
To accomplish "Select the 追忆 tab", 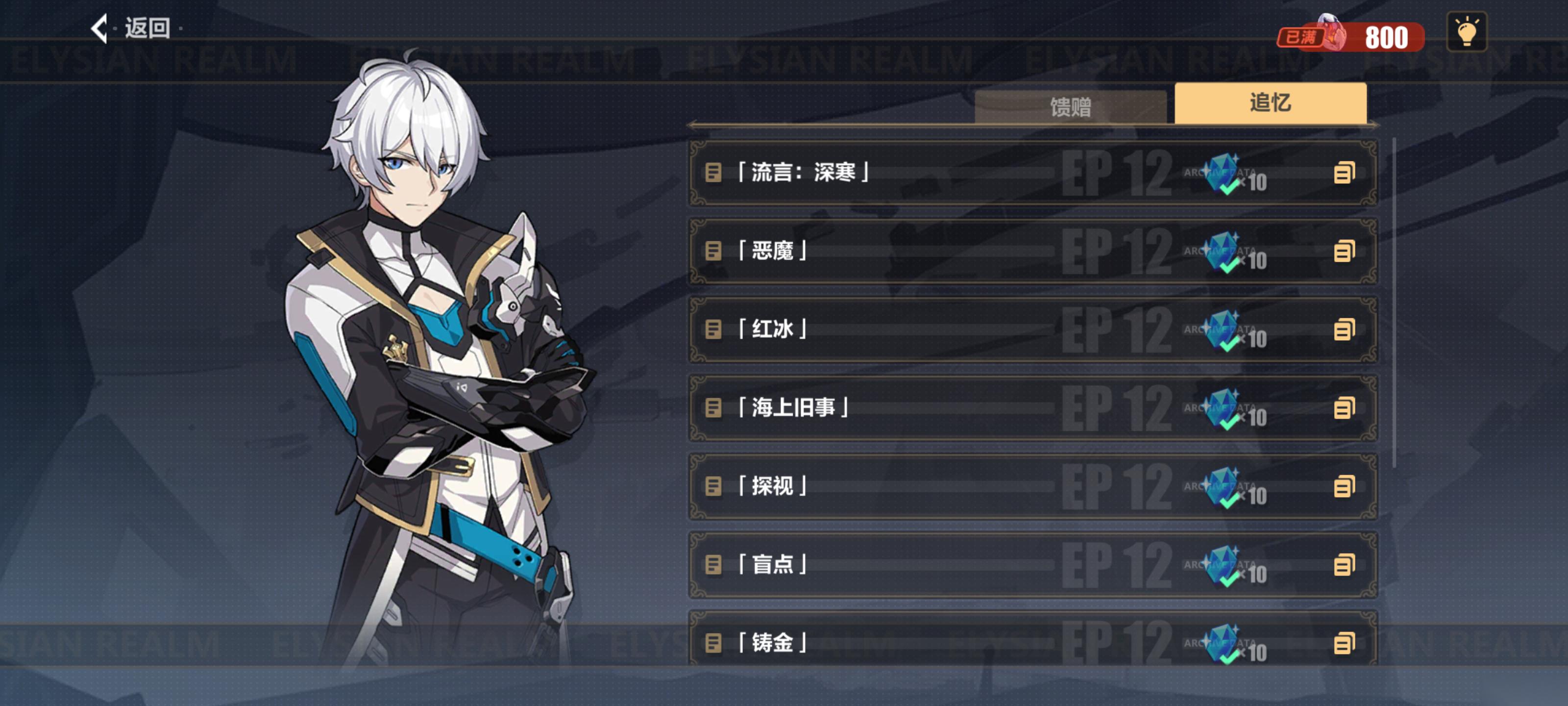I will (x=1270, y=103).
